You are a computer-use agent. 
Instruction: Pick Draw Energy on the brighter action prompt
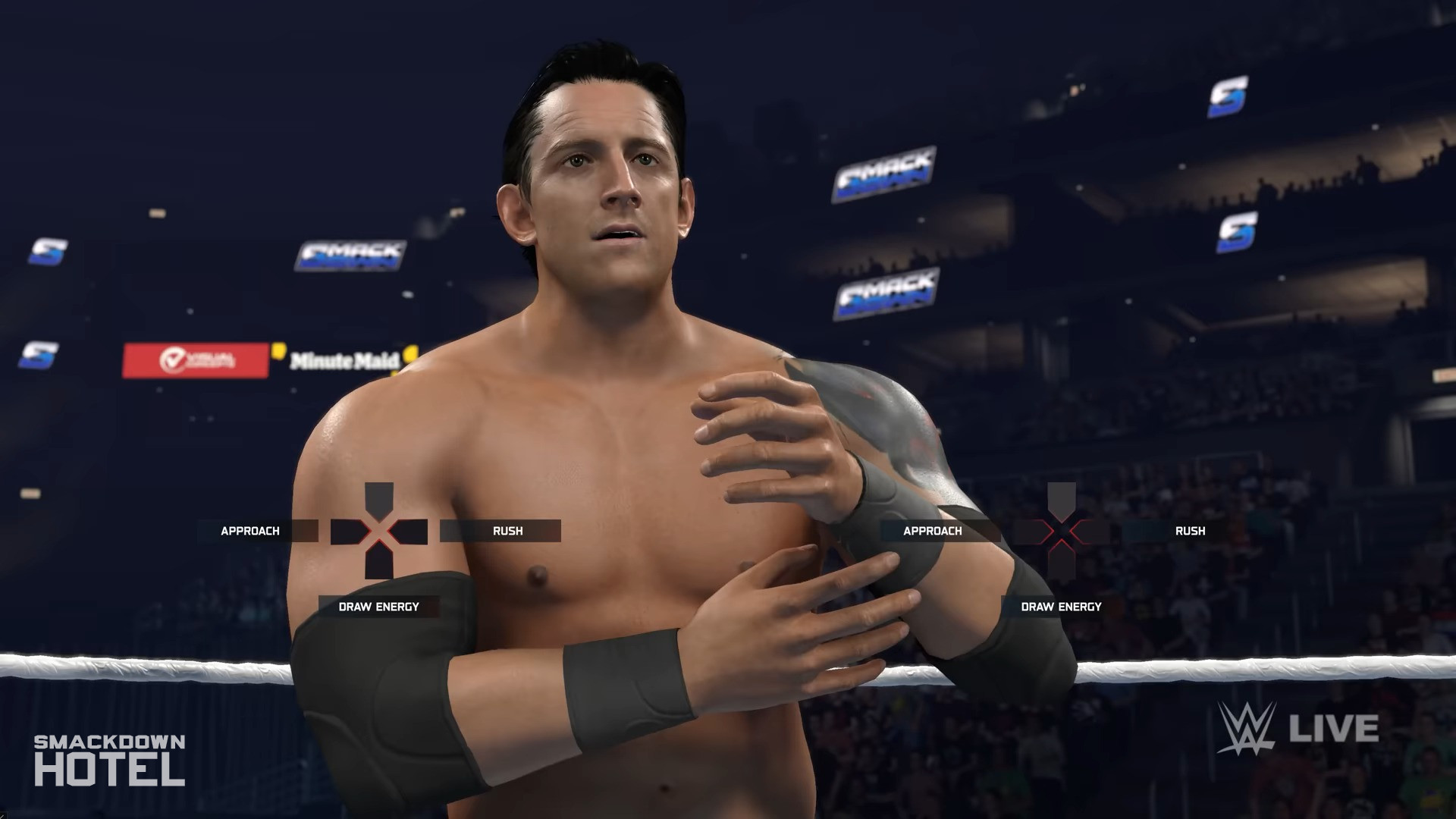(x=378, y=607)
